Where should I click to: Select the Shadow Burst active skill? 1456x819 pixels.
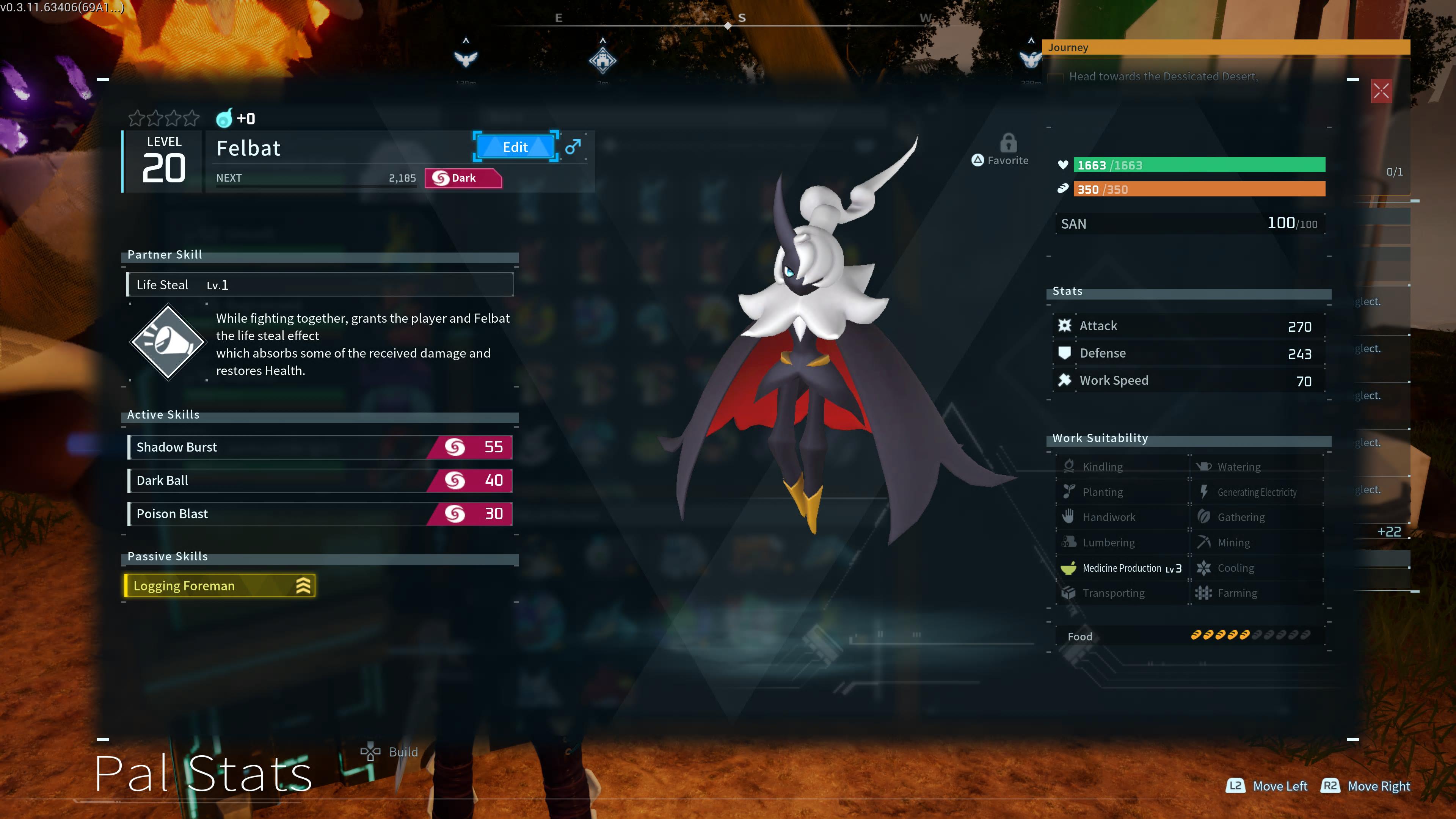point(320,447)
